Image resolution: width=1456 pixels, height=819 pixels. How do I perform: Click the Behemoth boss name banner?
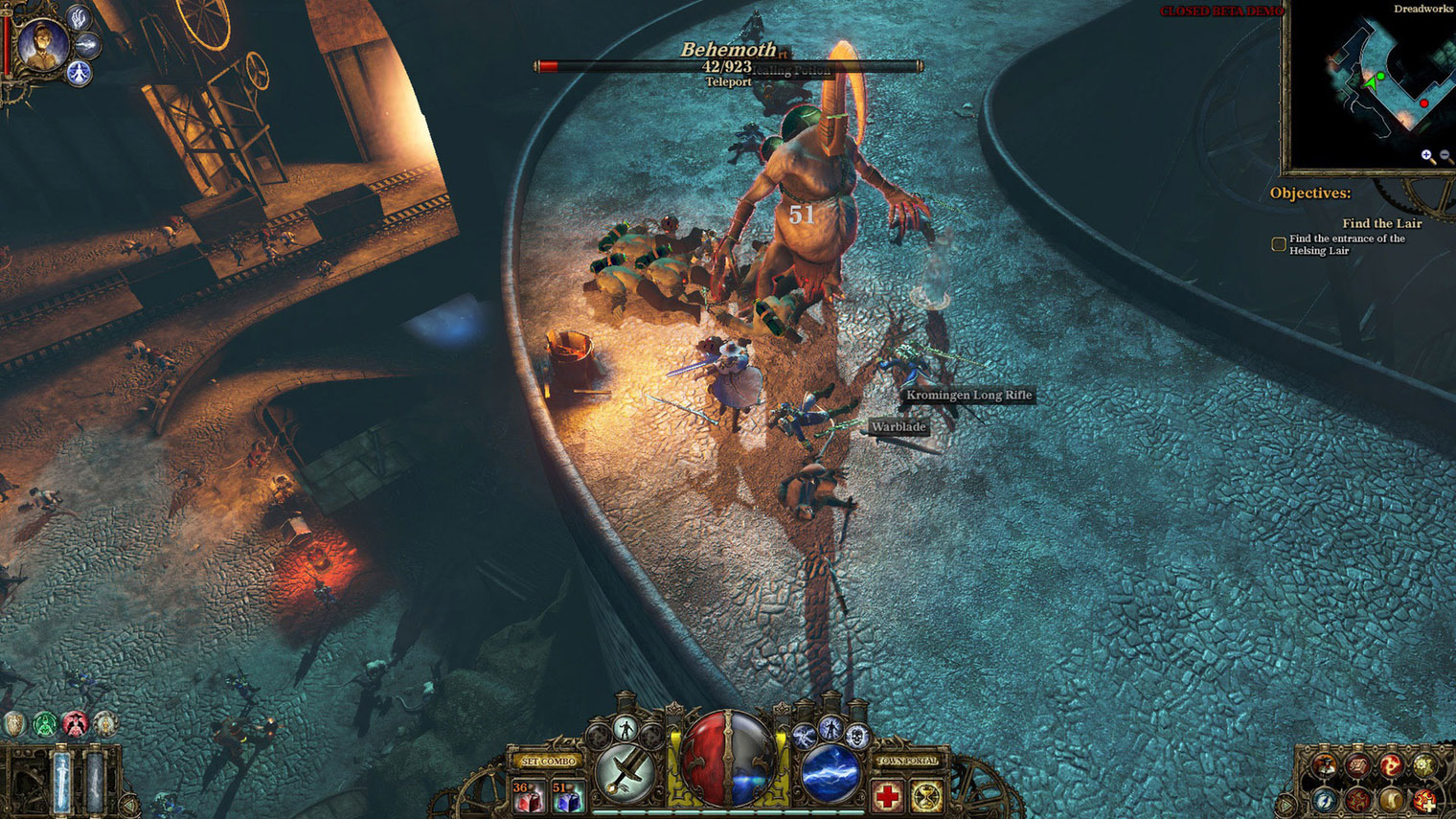[728, 48]
